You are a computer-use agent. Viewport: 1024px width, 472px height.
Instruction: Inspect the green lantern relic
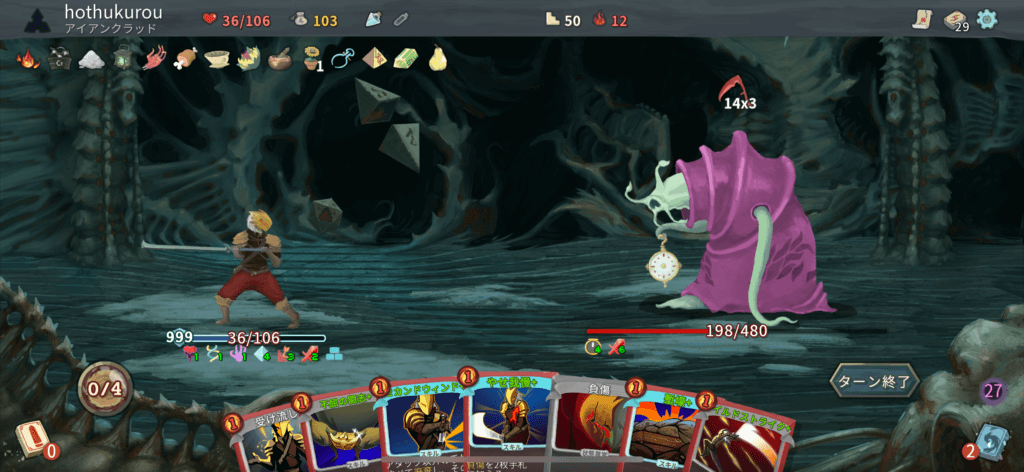pyautogui.click(x=122, y=59)
